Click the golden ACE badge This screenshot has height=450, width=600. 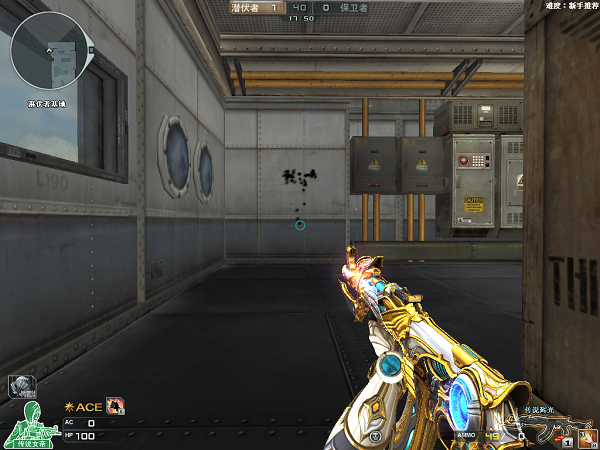pyautogui.click(x=83, y=407)
